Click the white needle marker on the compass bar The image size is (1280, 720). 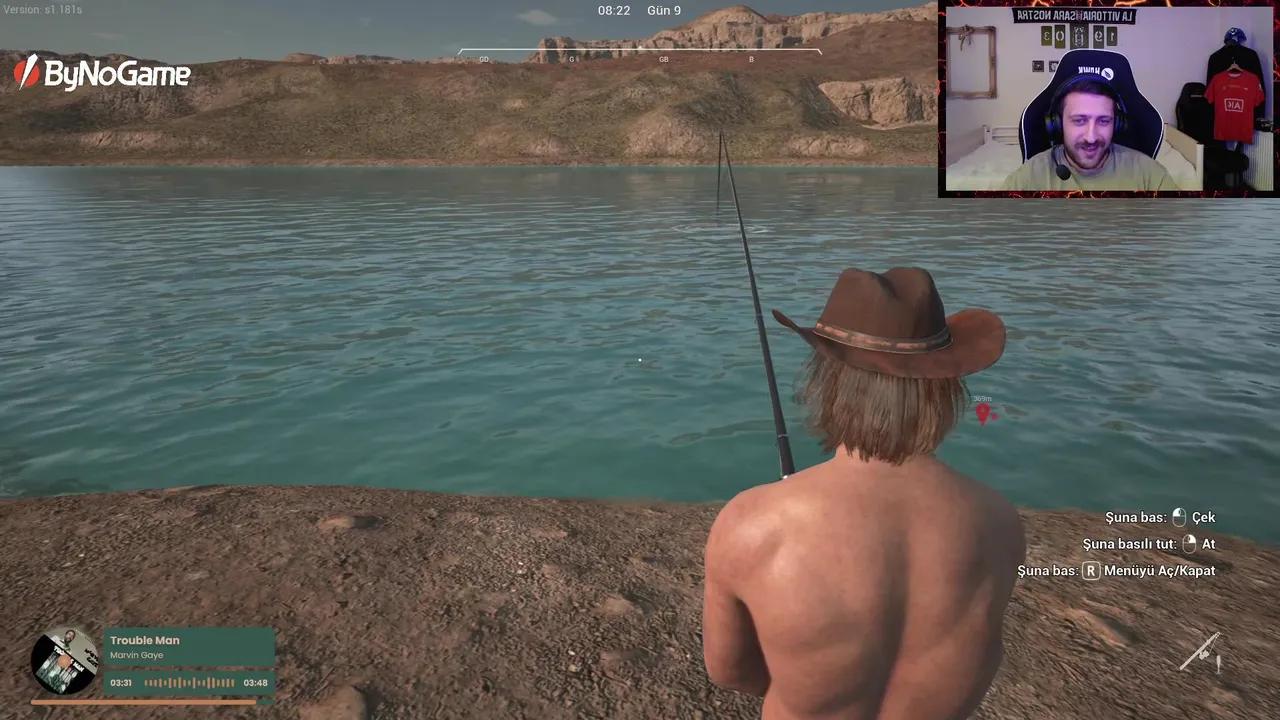(639, 45)
